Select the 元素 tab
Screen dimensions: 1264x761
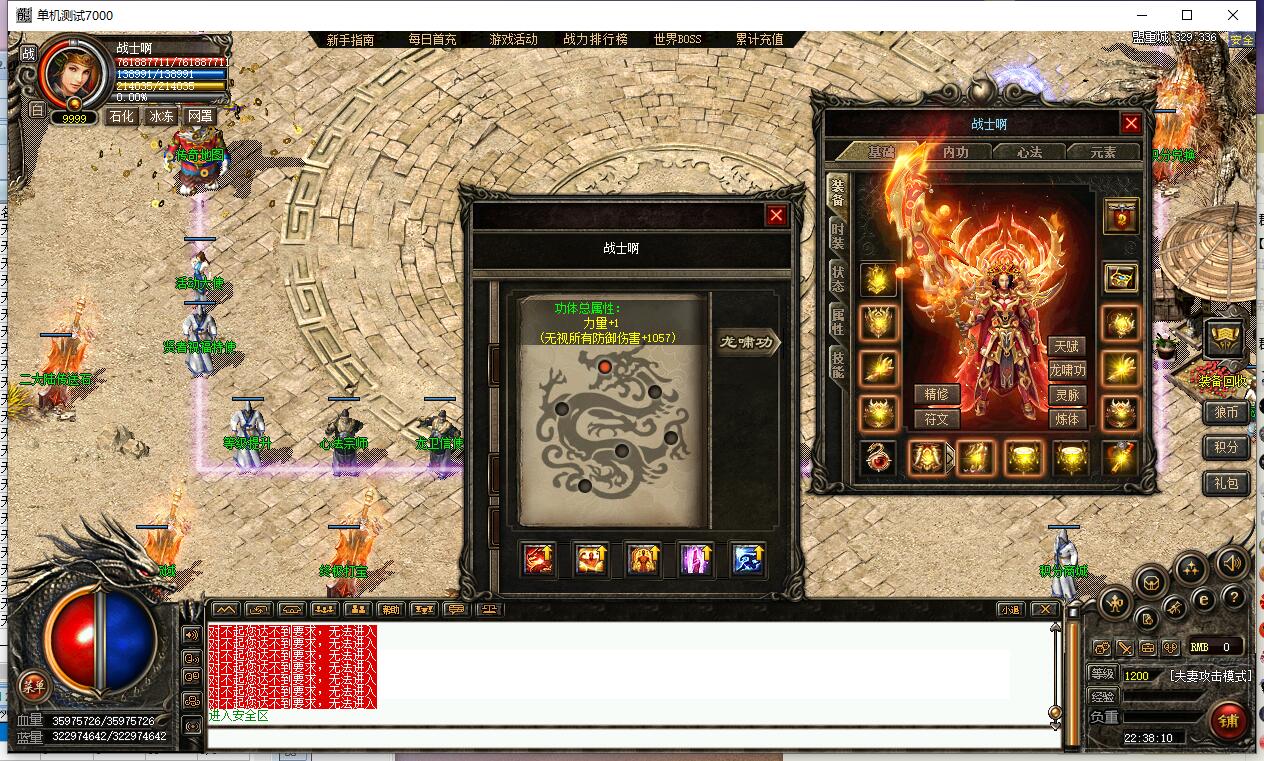1104,152
